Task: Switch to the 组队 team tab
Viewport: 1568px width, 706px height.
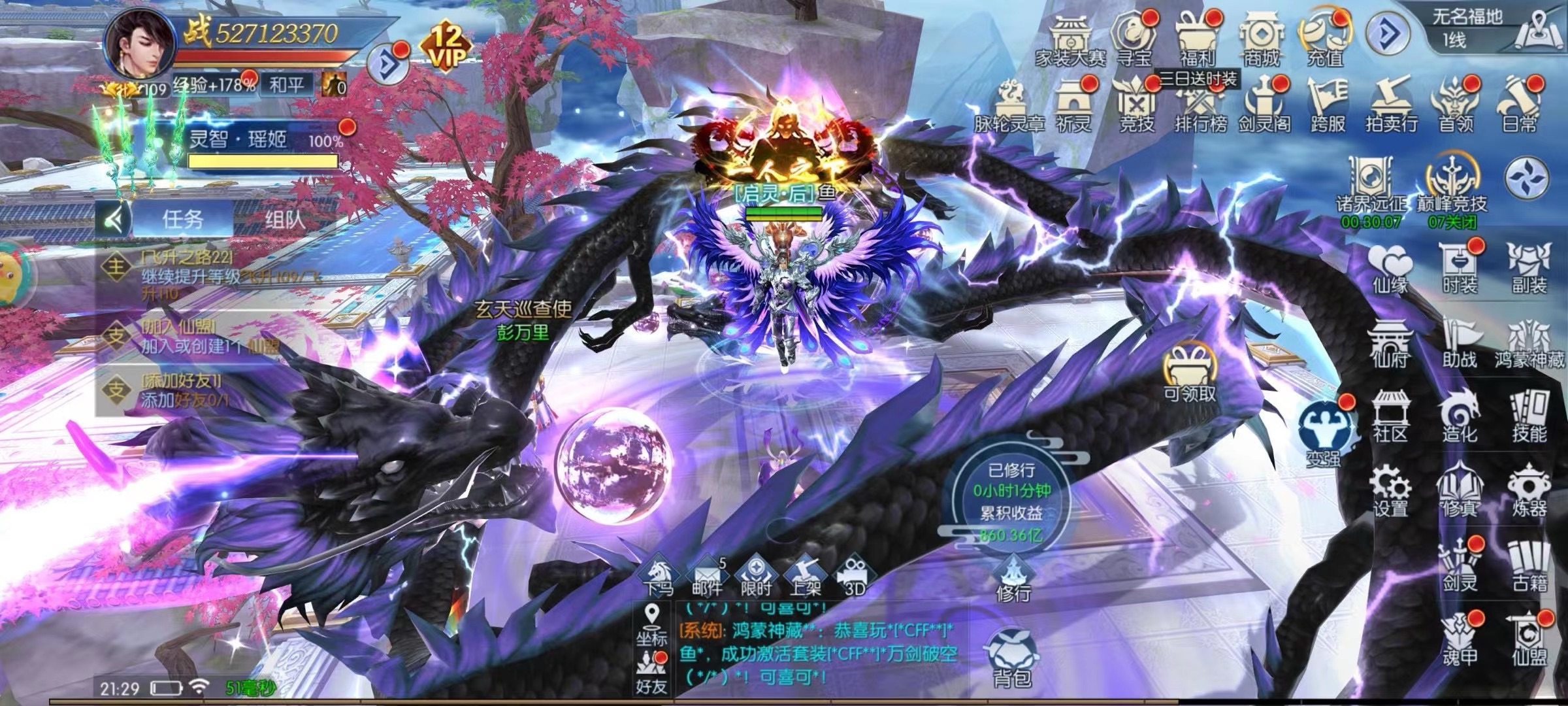Action: click(285, 219)
